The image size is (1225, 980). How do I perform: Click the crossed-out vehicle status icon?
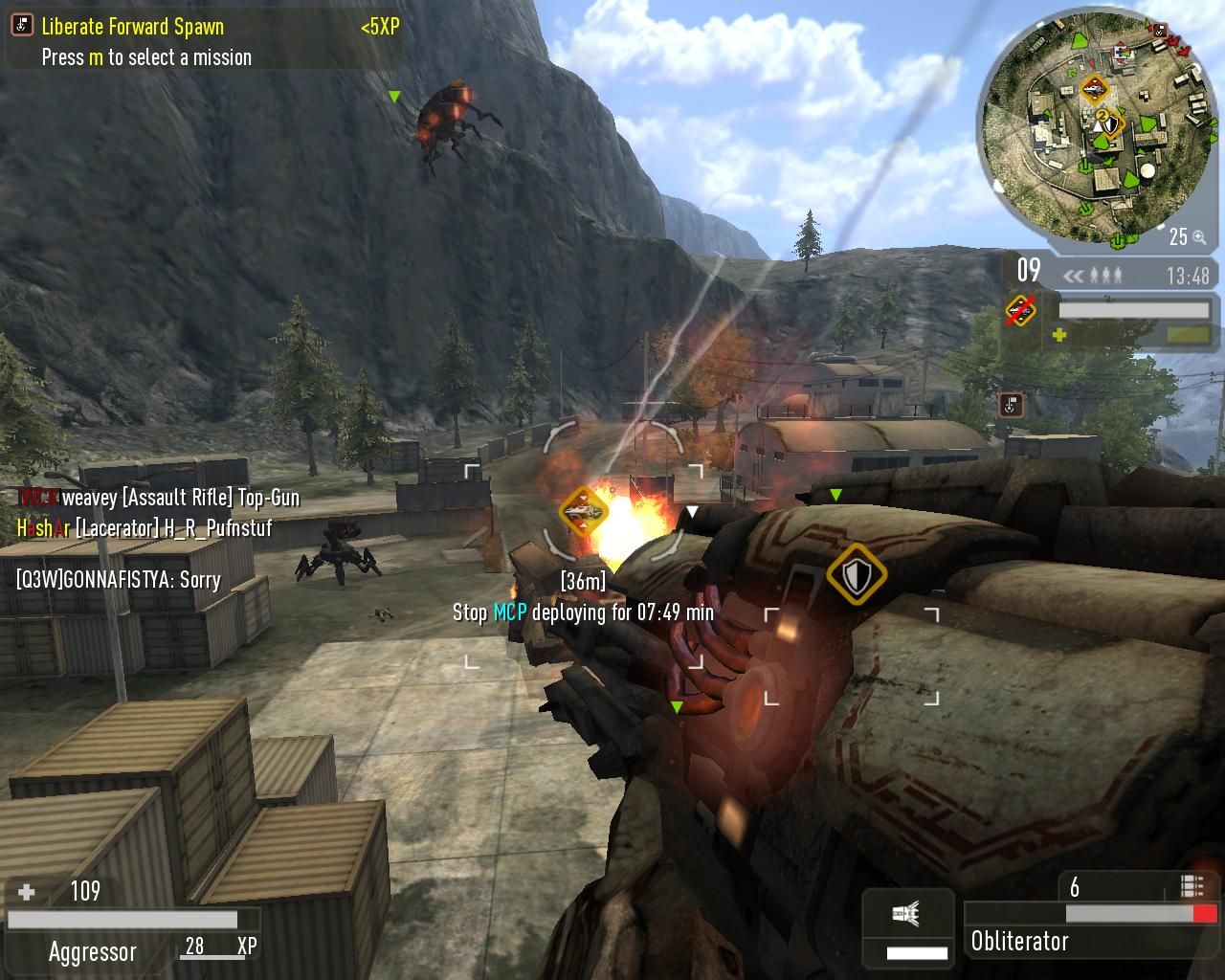pyautogui.click(x=1021, y=310)
